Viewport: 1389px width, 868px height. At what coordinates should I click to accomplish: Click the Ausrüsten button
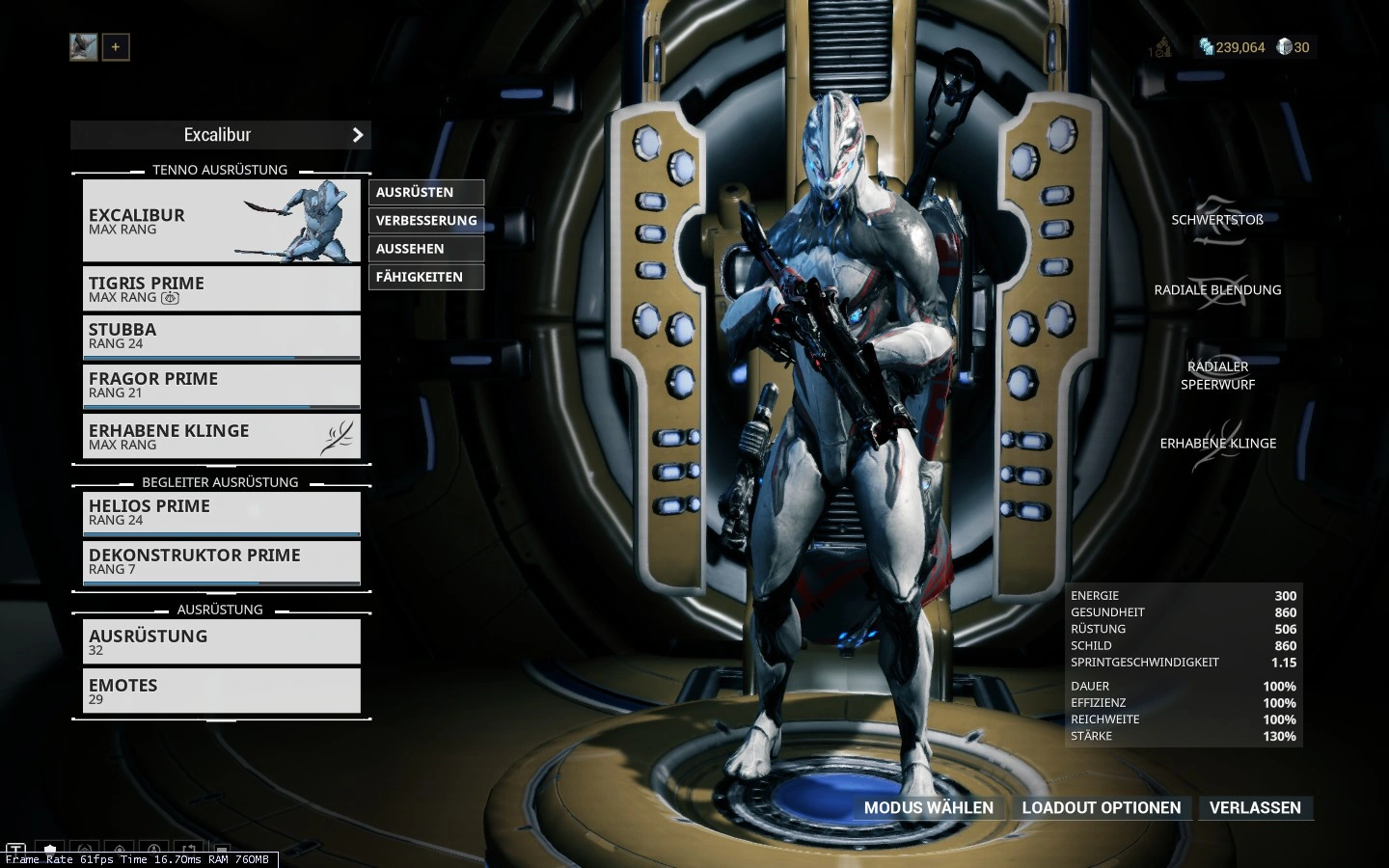pyautogui.click(x=425, y=192)
